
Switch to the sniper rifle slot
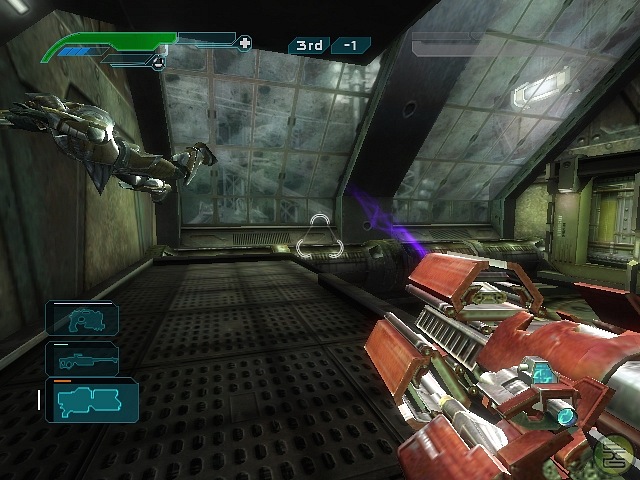pos(82,358)
